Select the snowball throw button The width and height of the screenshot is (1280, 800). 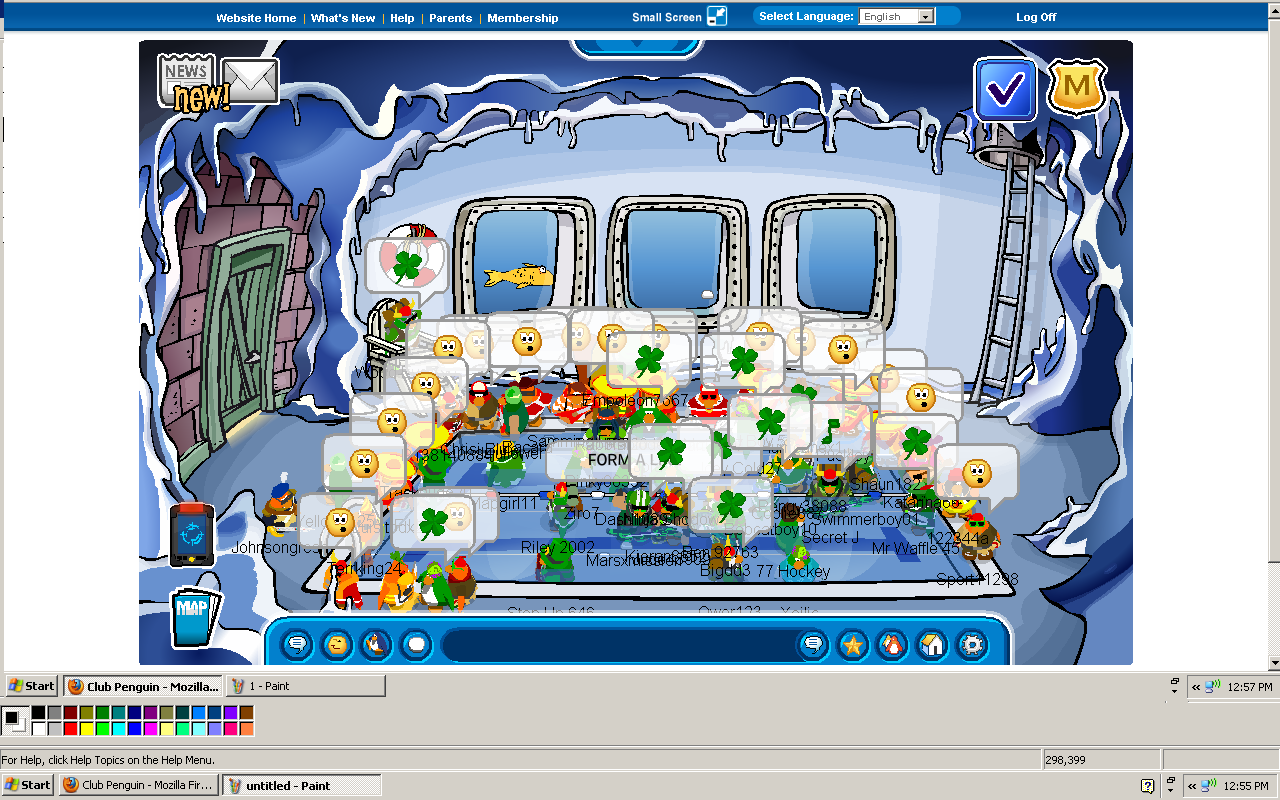pos(416,645)
